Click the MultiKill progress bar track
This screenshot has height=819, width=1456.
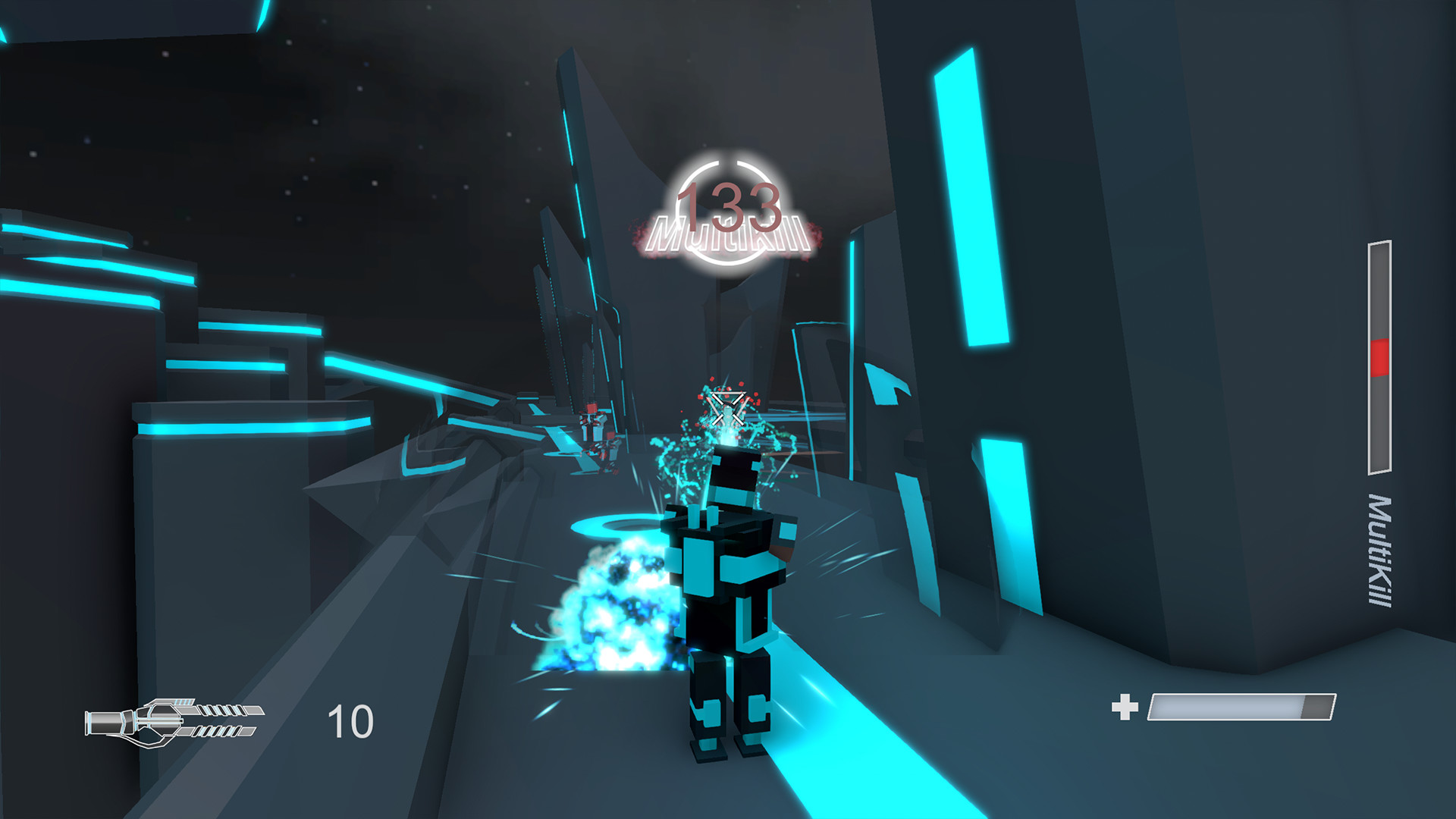coord(1380,425)
